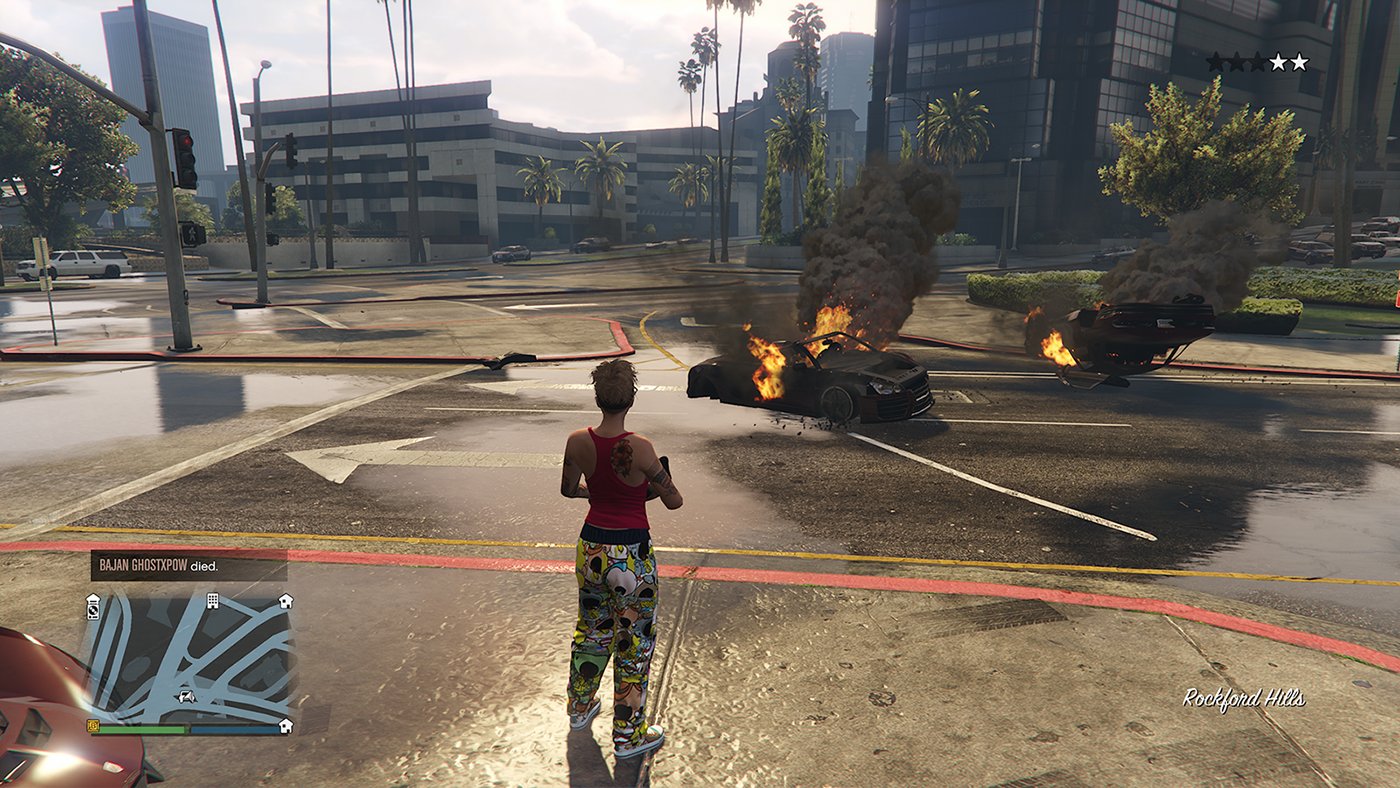Select the leftmost dimmed wanted star
The width and height of the screenshot is (1400, 788).
1217,62
